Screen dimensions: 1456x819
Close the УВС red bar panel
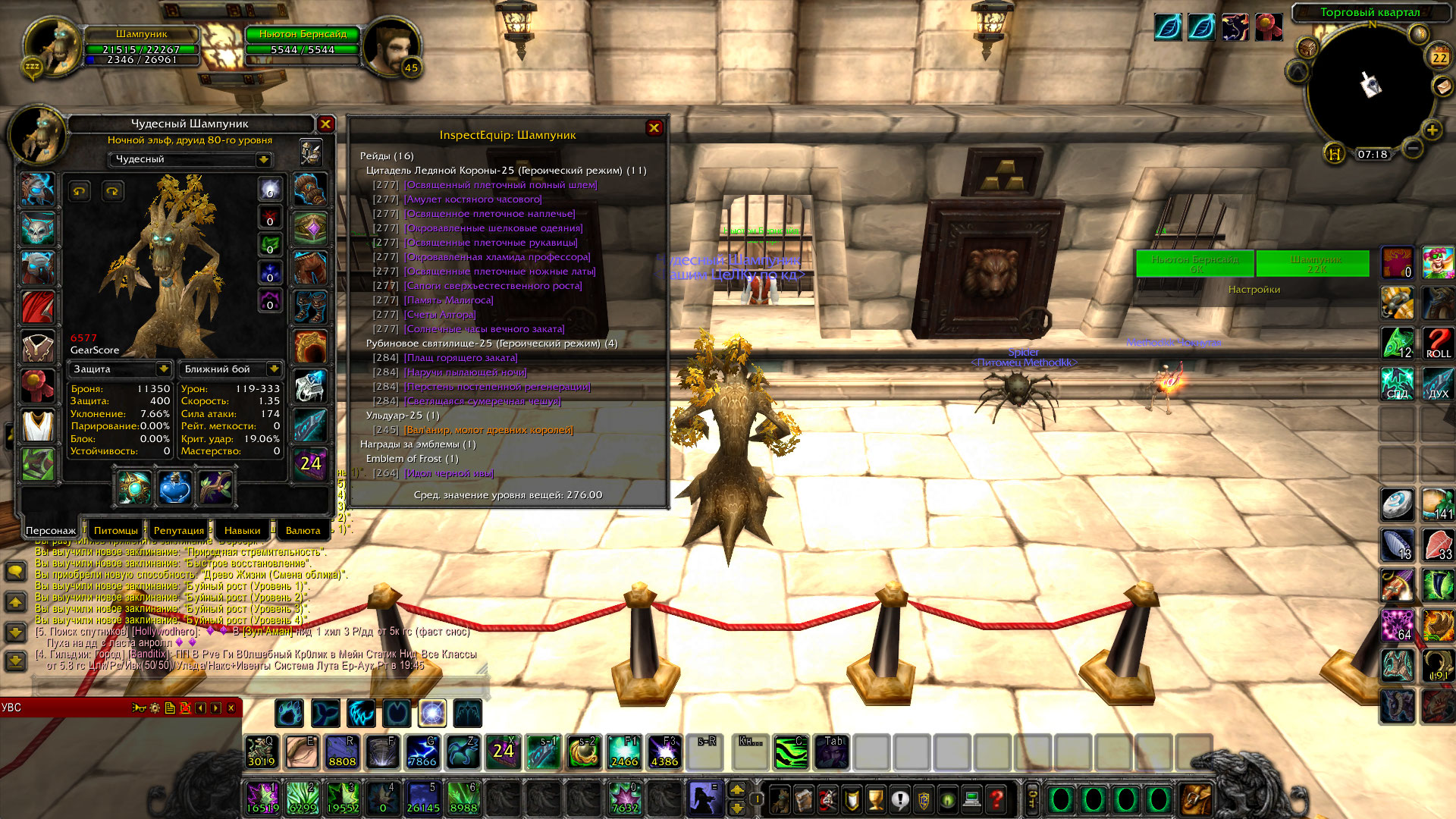[x=231, y=708]
